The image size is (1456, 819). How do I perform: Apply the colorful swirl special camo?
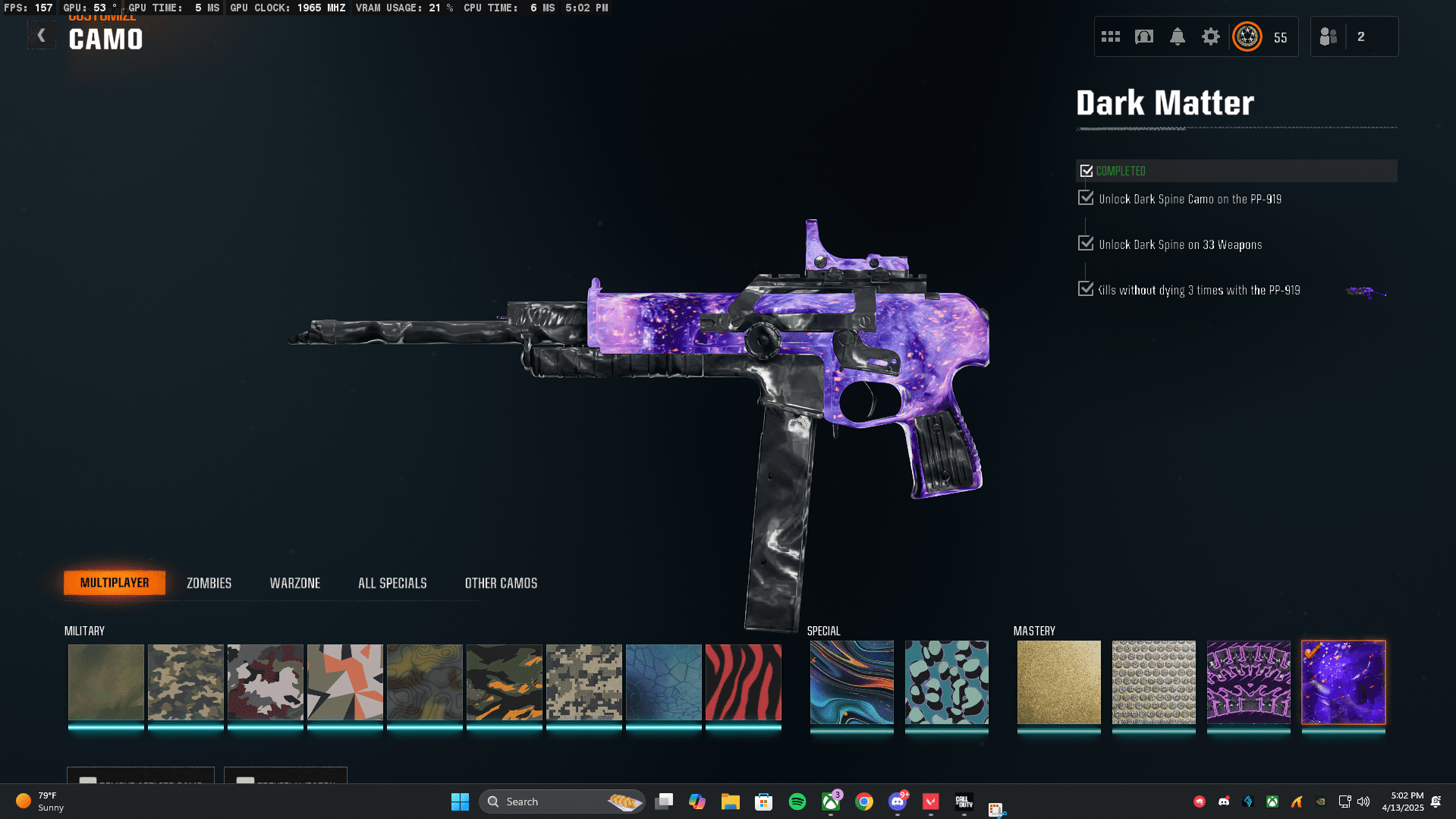pos(851,682)
